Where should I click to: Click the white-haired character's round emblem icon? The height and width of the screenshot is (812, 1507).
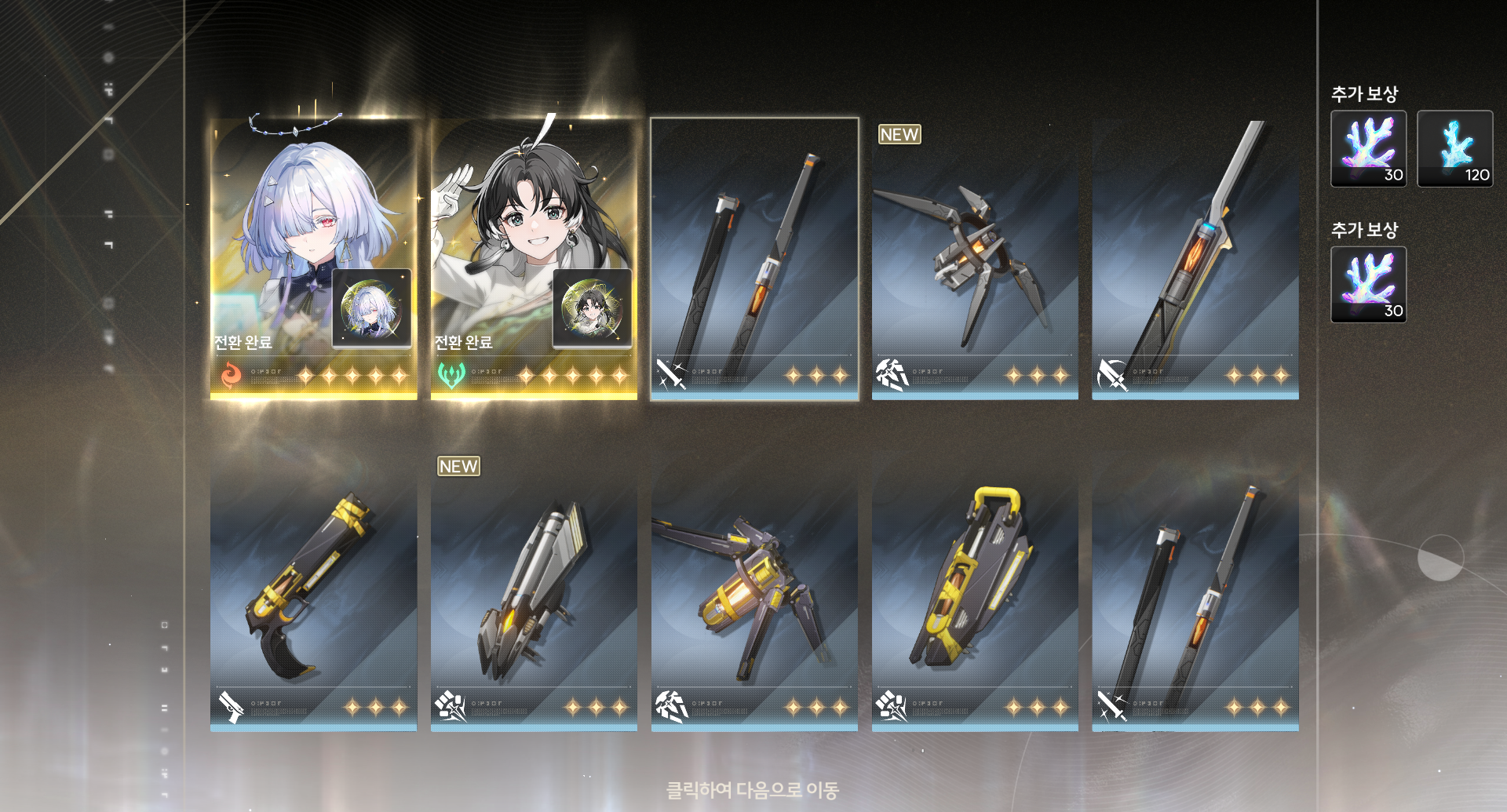coord(371,308)
